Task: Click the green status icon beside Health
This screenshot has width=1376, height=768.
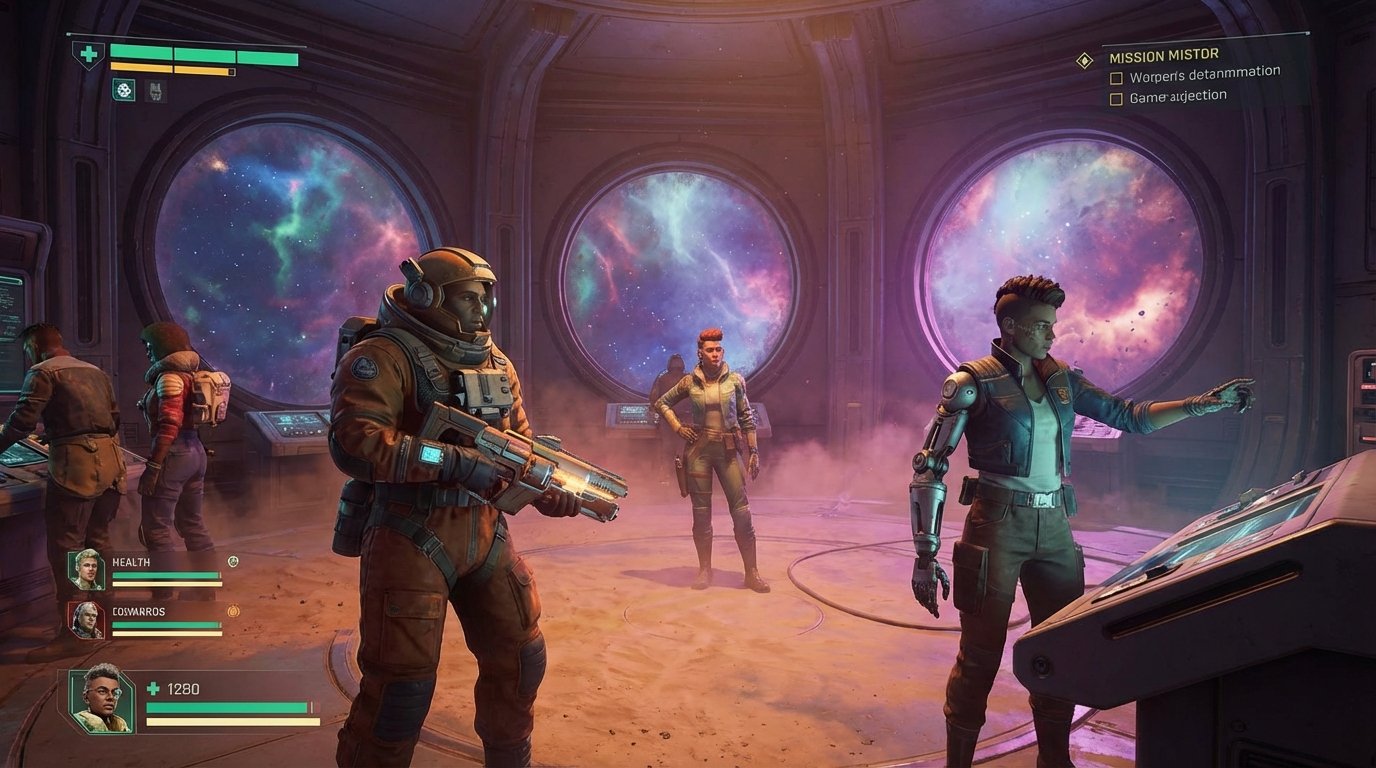Action: [x=233, y=562]
